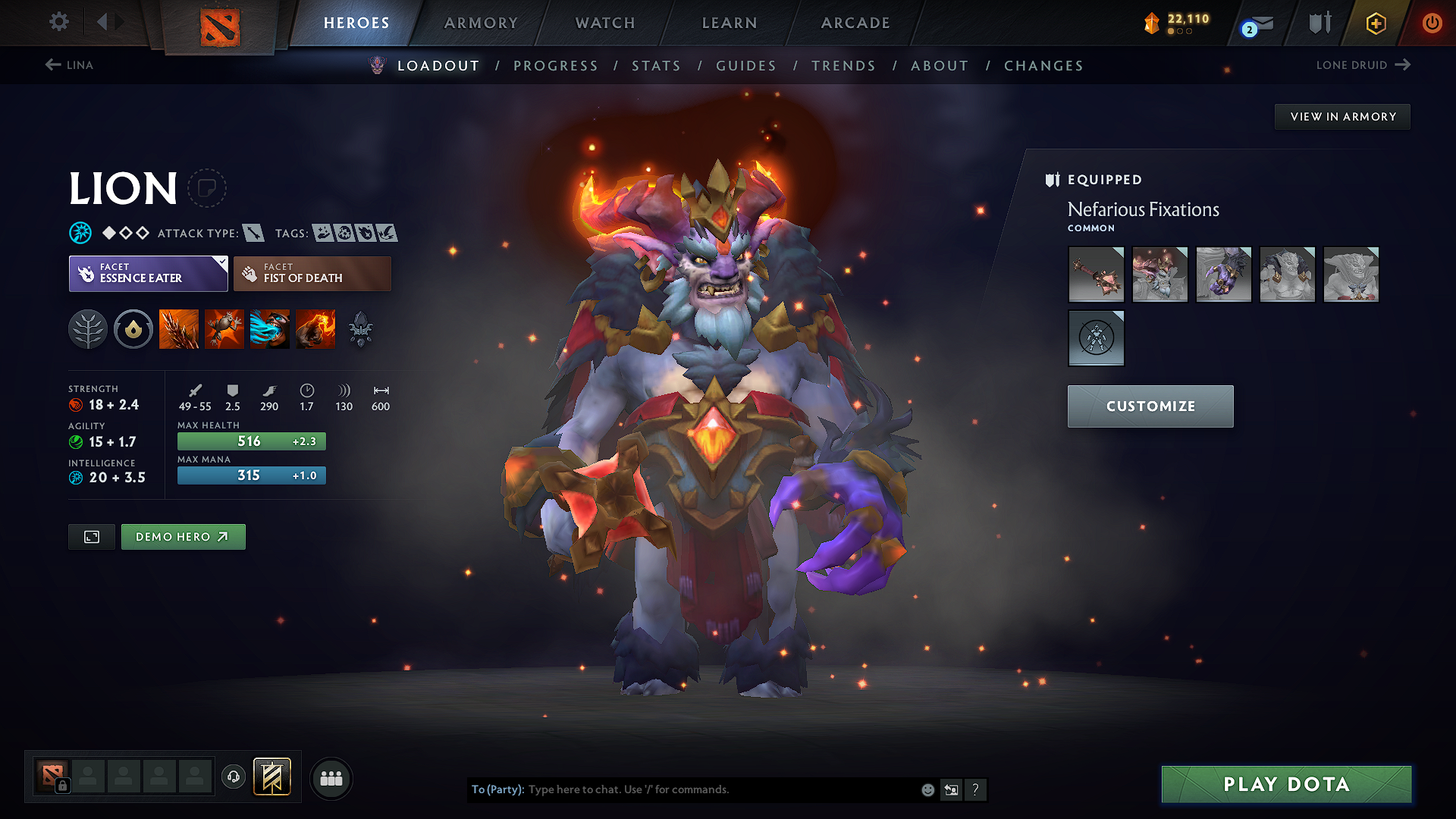Click Lion's green Max Health bar
The height and width of the screenshot is (819, 1456).
251,441
